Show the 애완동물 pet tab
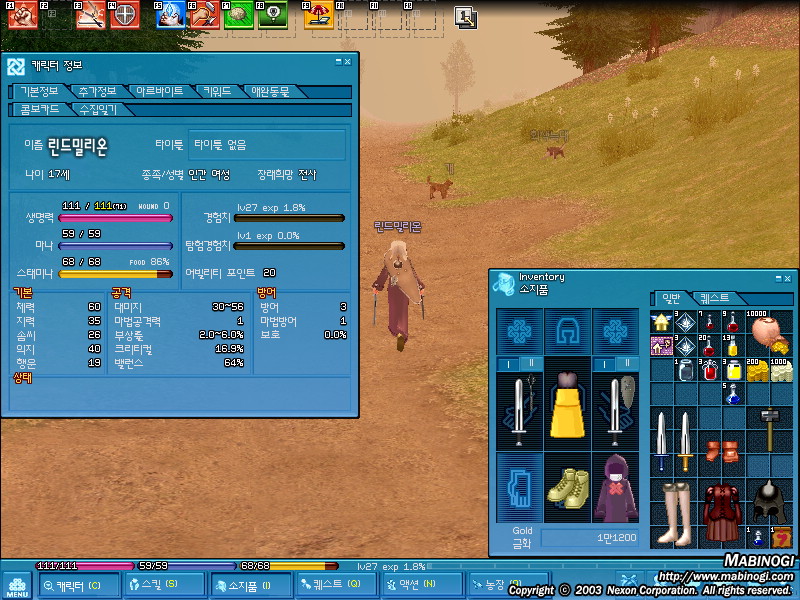This screenshot has height=600, width=800. pos(270,91)
